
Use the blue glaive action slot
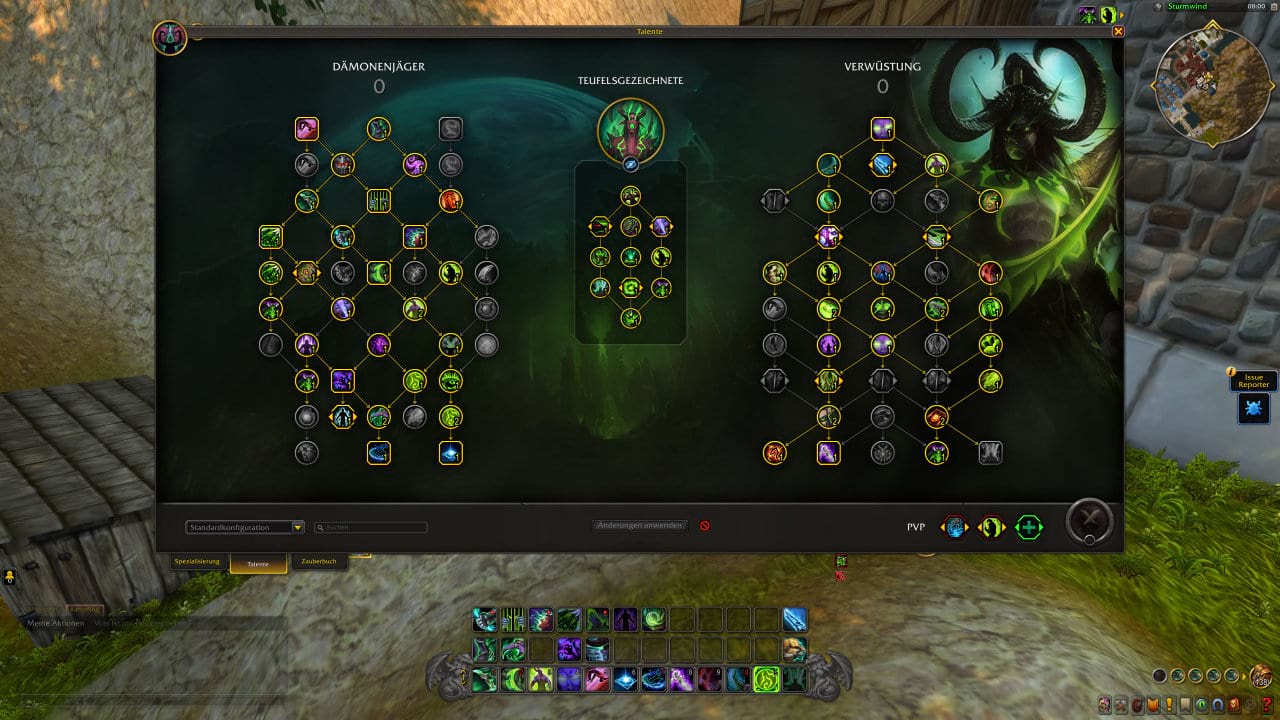click(x=795, y=620)
